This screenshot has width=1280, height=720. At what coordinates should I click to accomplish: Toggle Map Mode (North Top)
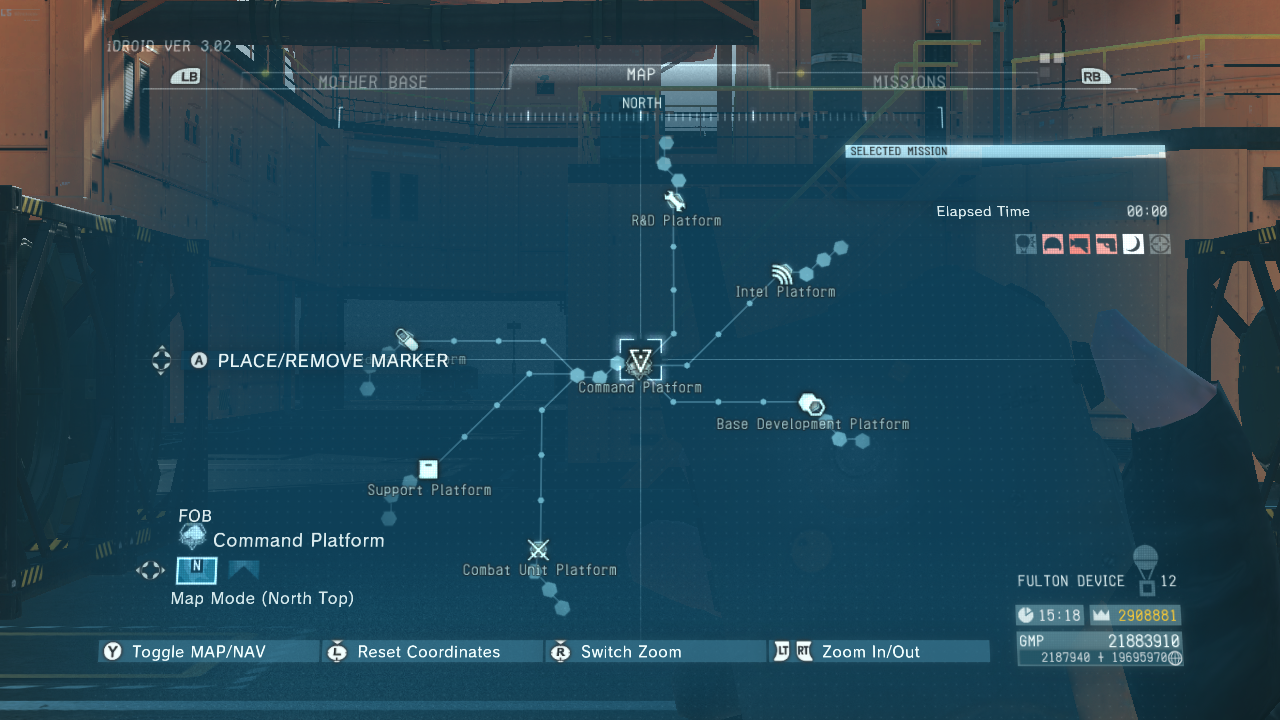tap(196, 570)
